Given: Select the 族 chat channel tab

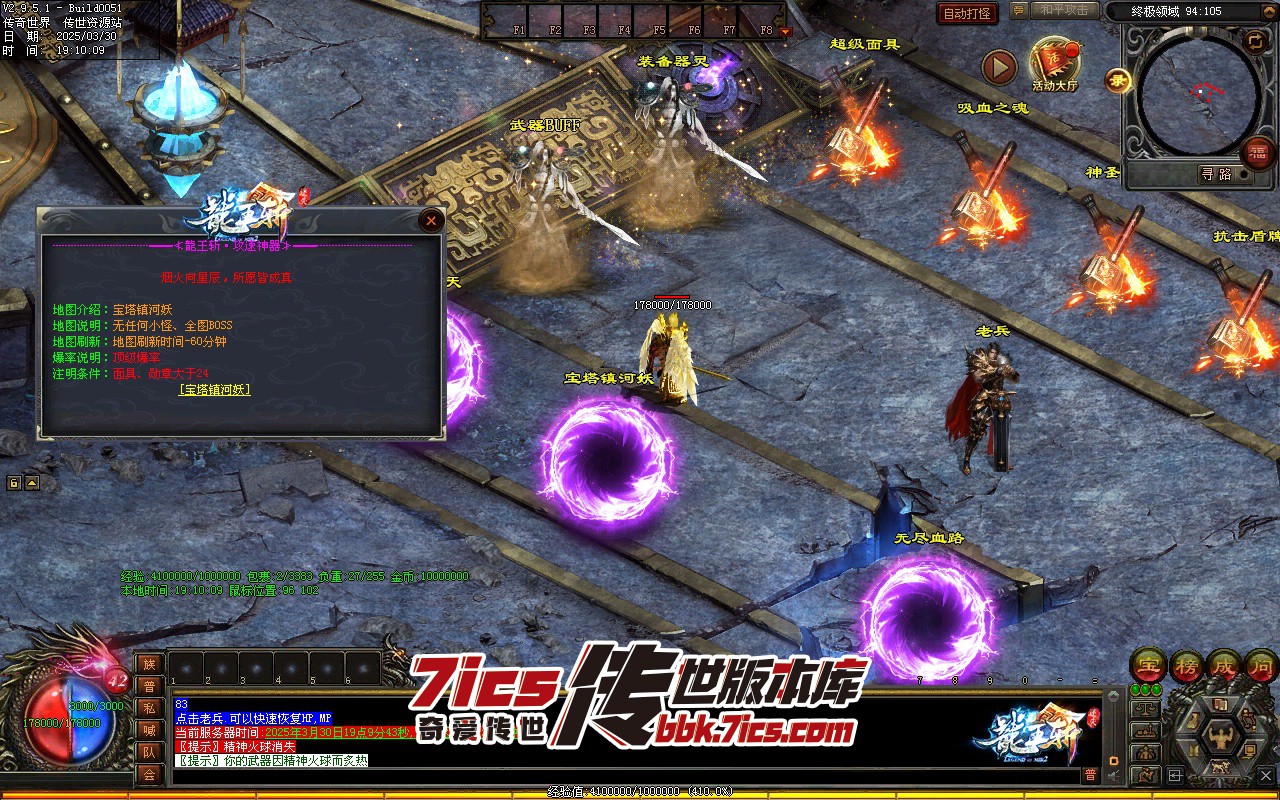Looking at the screenshot, I should [x=149, y=664].
